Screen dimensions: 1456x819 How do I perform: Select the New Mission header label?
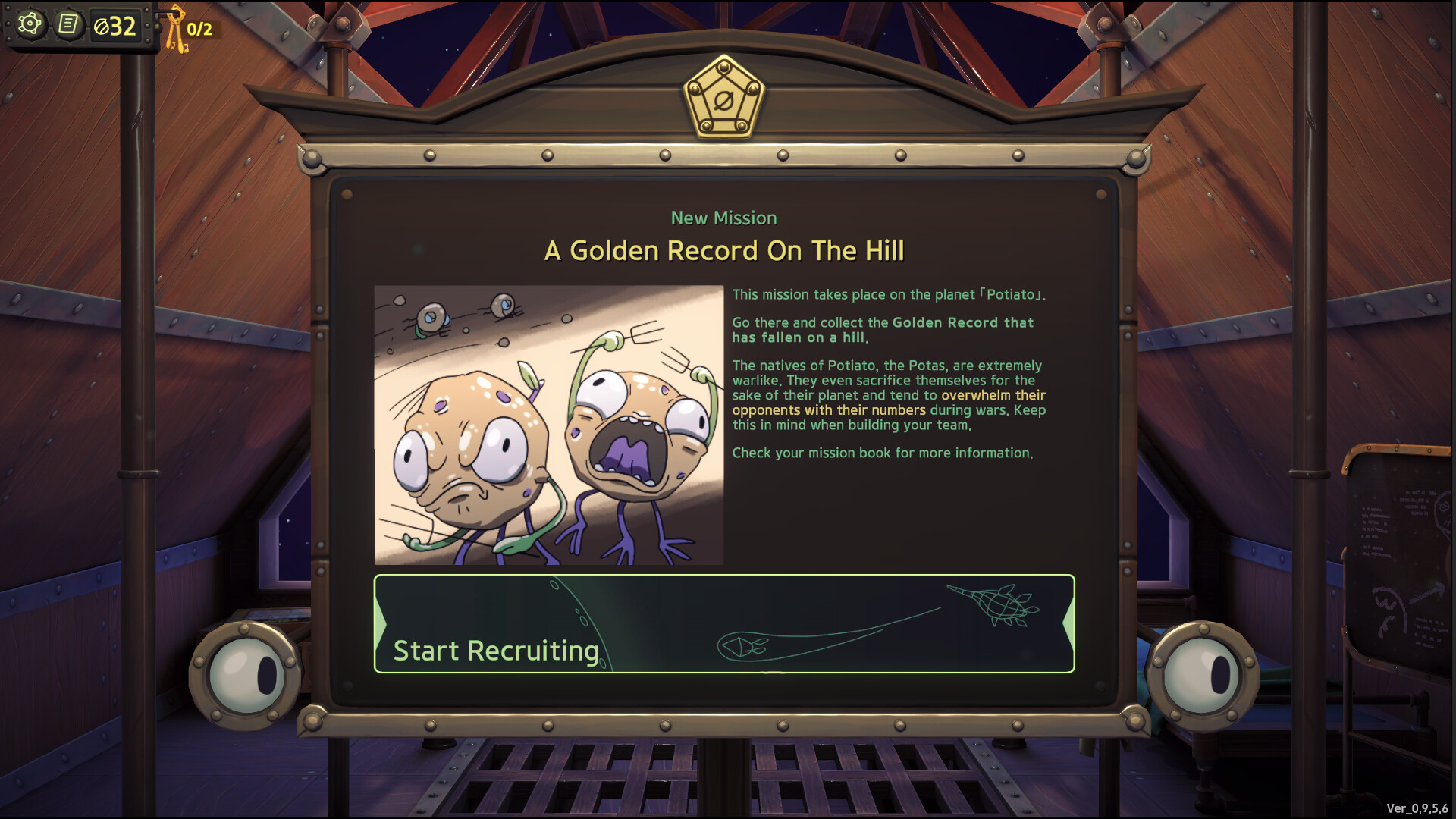[x=723, y=218]
